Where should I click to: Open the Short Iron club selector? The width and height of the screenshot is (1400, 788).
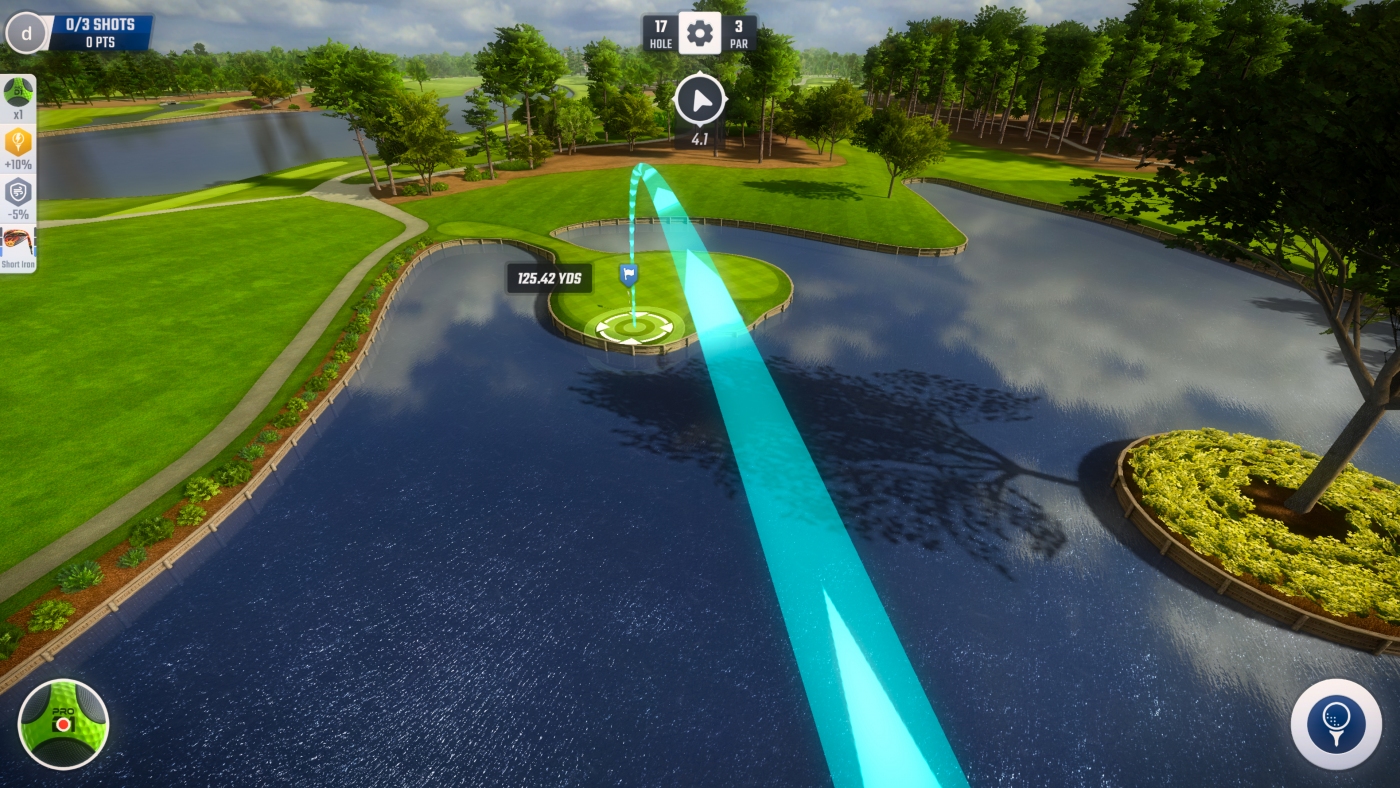click(x=18, y=246)
